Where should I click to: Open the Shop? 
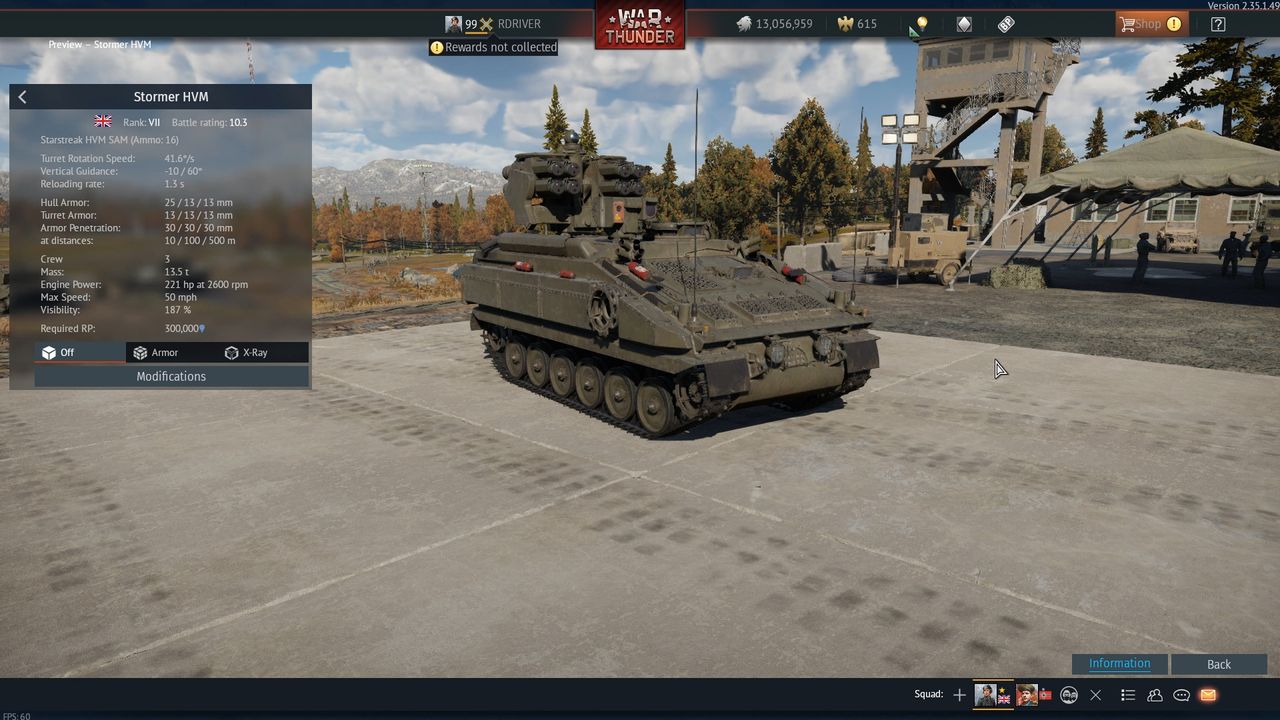pyautogui.click(x=1150, y=24)
